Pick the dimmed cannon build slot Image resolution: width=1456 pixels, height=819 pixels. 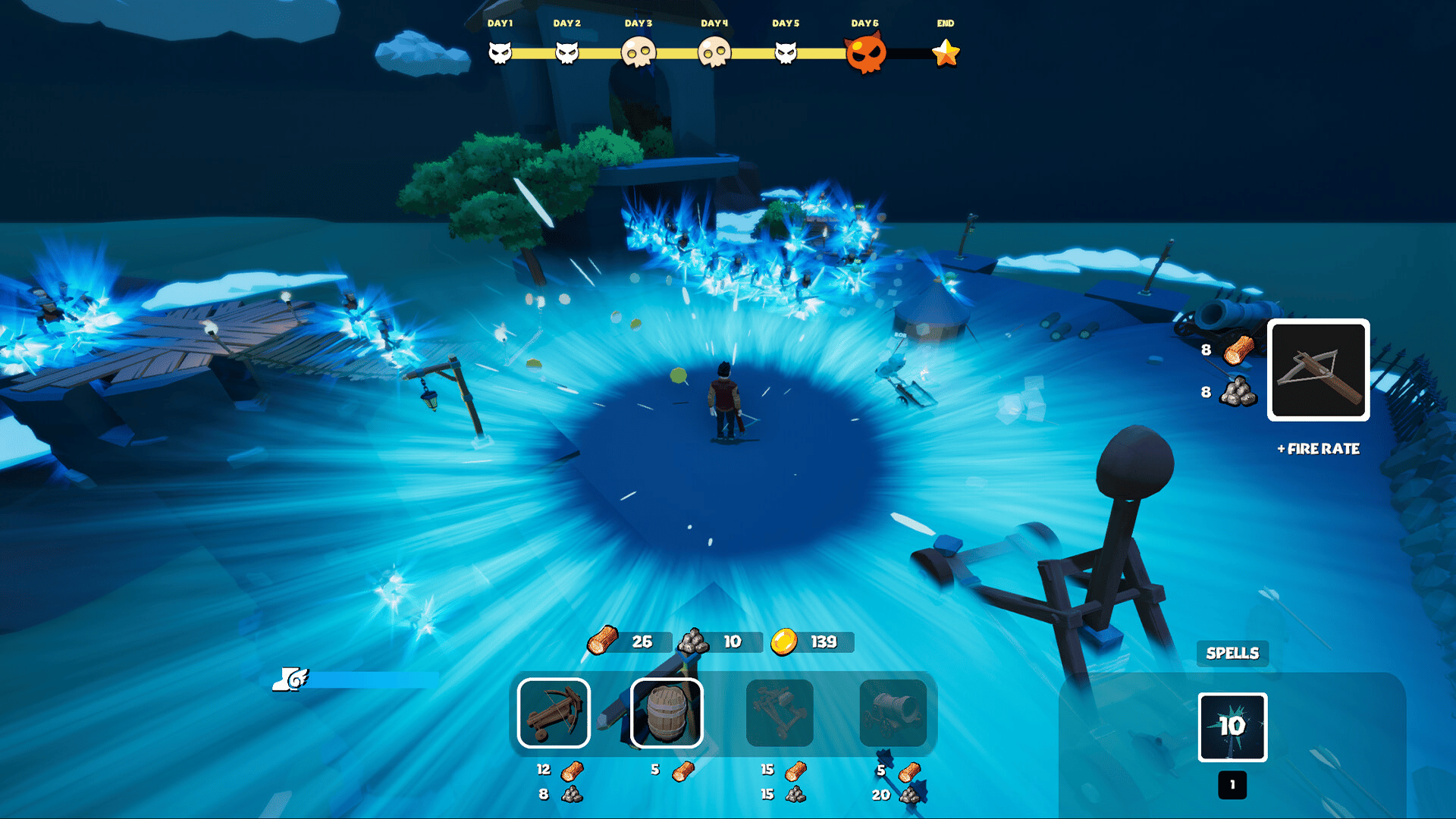coord(893,713)
